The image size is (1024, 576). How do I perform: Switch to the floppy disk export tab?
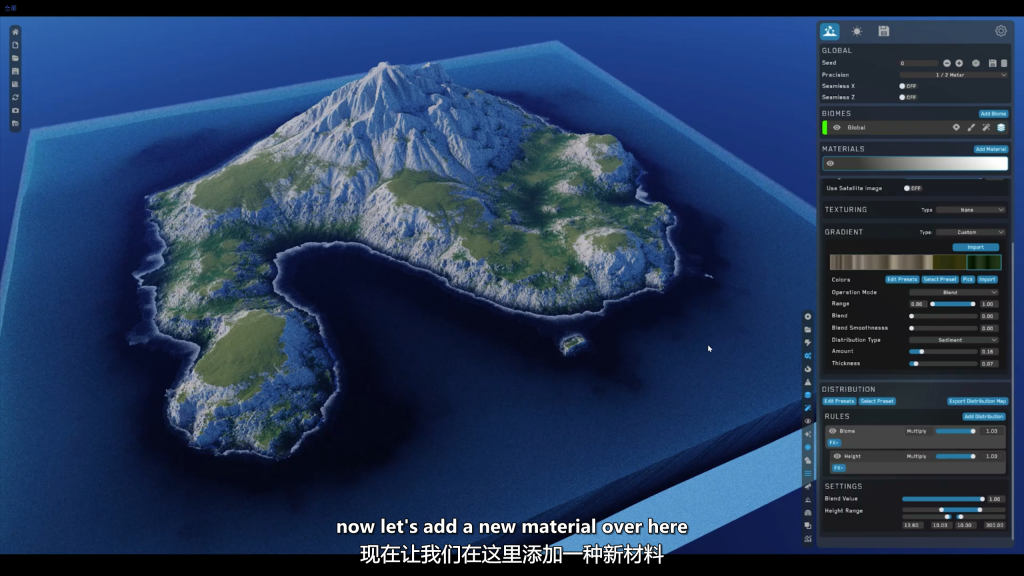pos(884,31)
